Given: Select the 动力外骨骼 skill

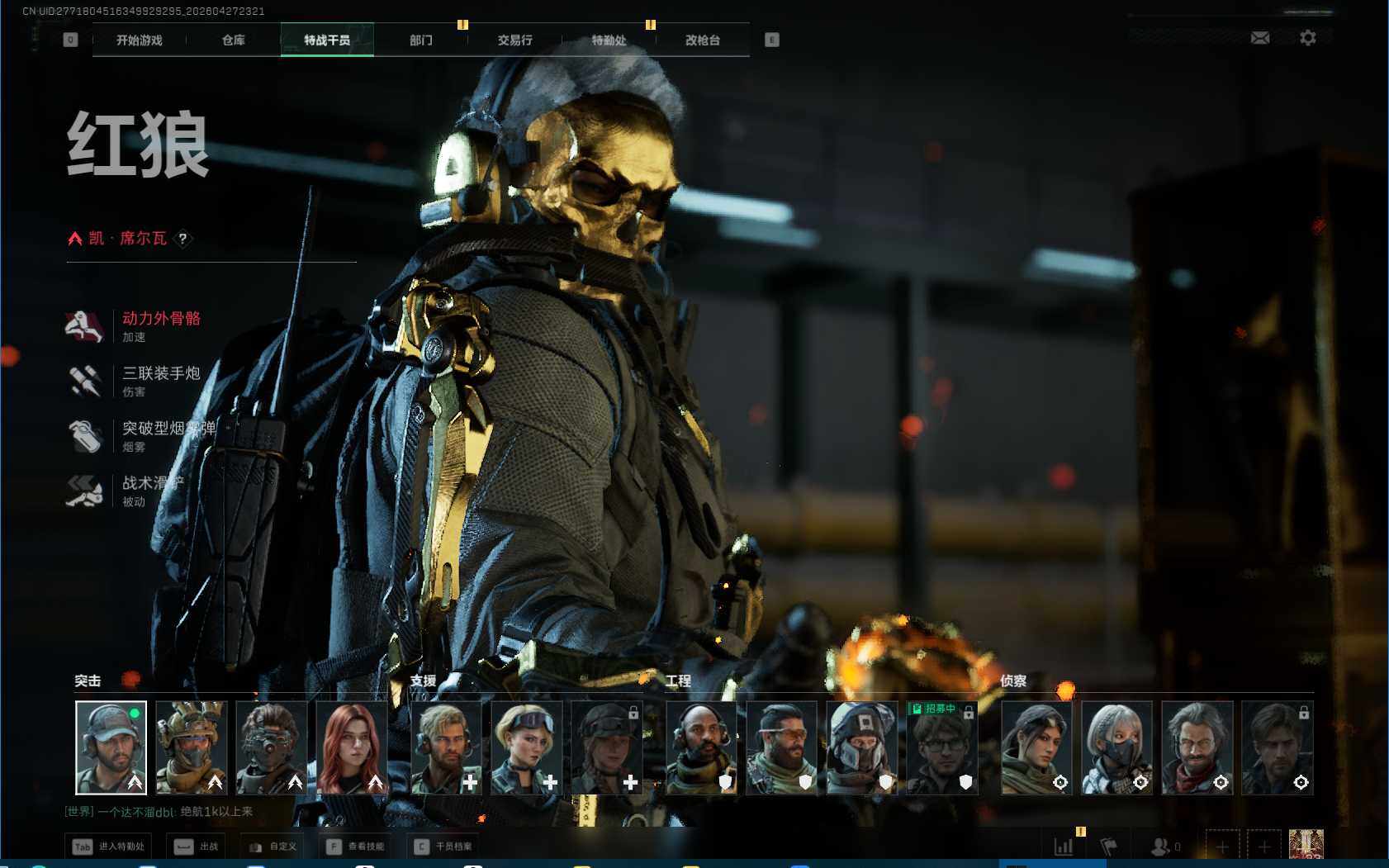Looking at the screenshot, I should coord(161,319).
